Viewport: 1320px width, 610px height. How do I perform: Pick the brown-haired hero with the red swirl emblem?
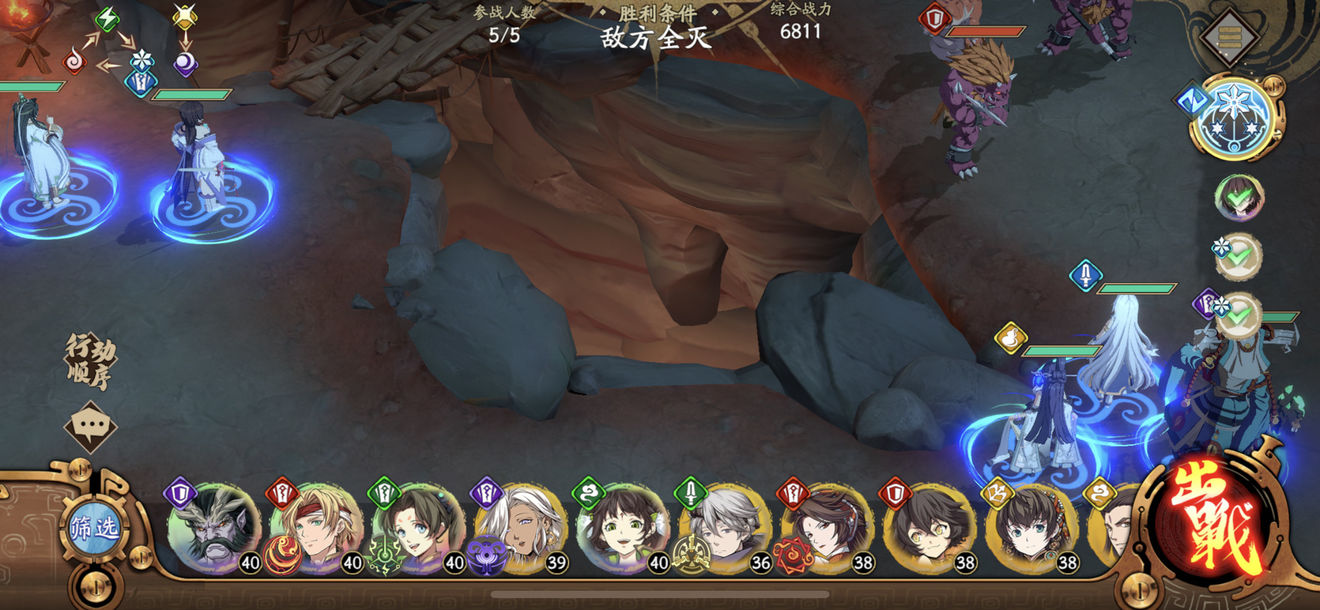click(828, 528)
